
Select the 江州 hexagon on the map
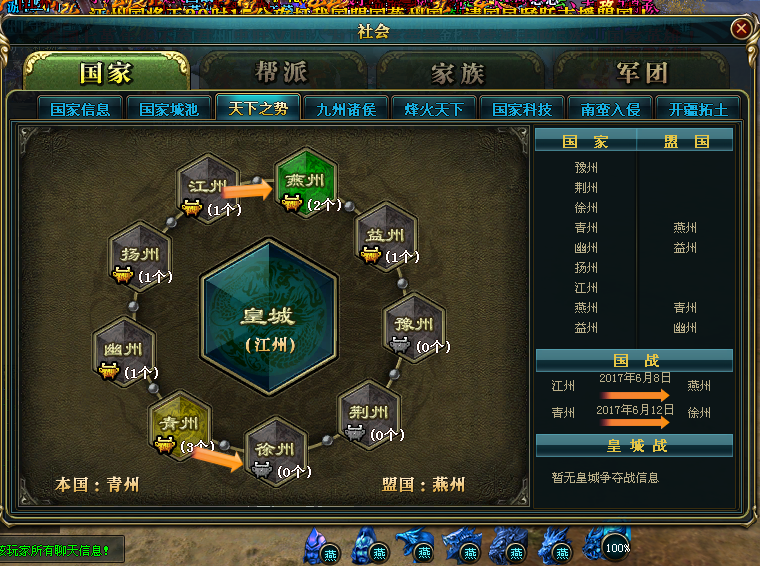click(x=207, y=186)
